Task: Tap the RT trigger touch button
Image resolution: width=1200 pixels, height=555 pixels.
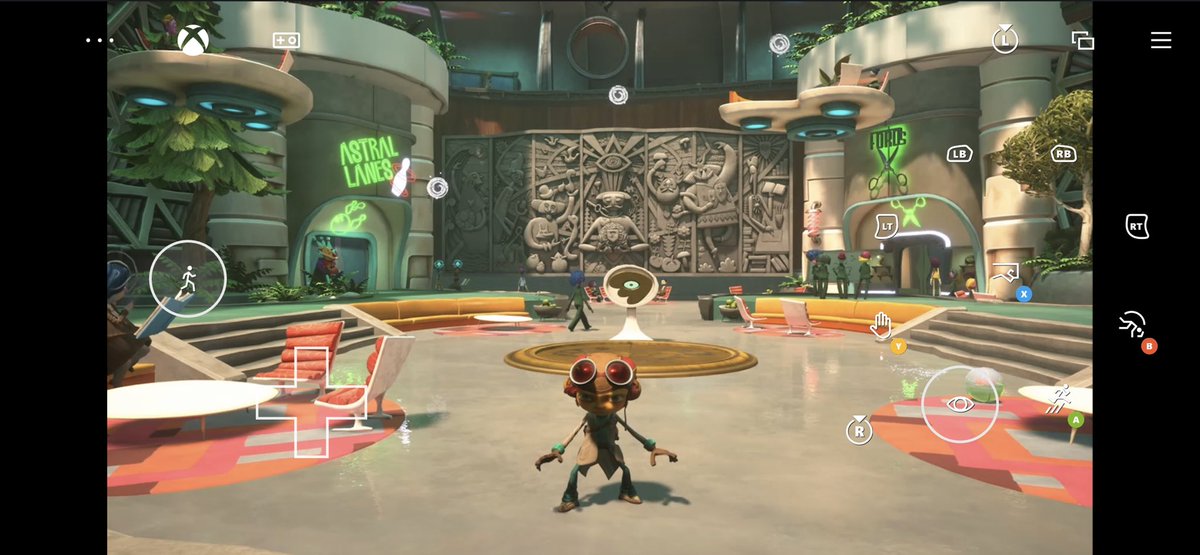Action: tap(1136, 226)
